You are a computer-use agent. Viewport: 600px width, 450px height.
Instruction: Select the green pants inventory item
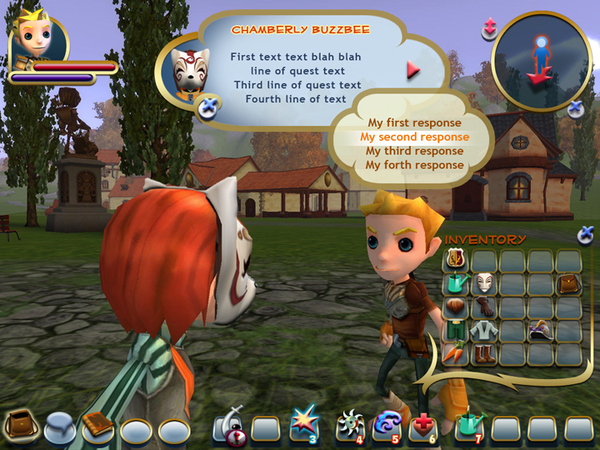click(456, 330)
